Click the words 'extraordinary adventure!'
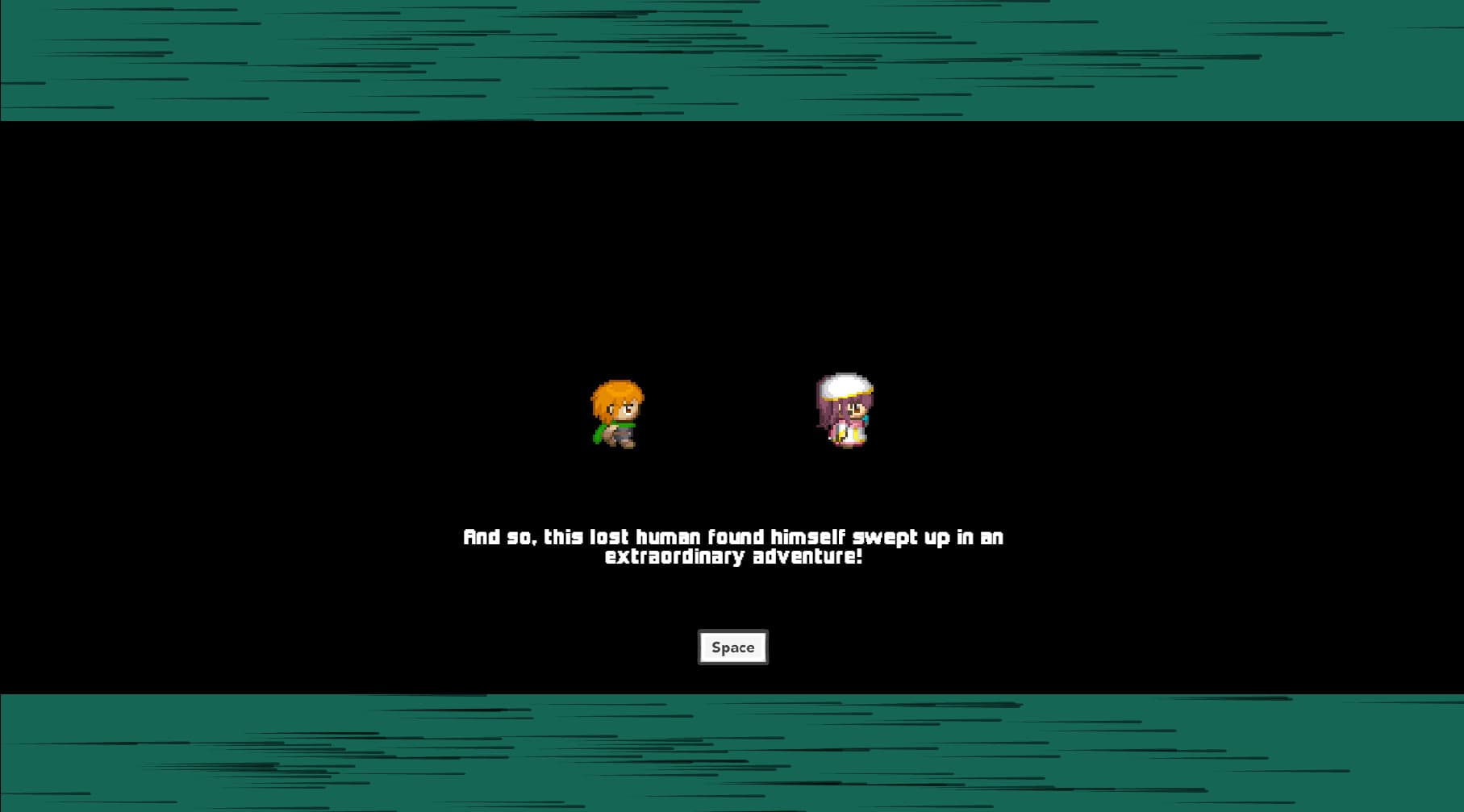The height and width of the screenshot is (812, 1464). [734, 556]
